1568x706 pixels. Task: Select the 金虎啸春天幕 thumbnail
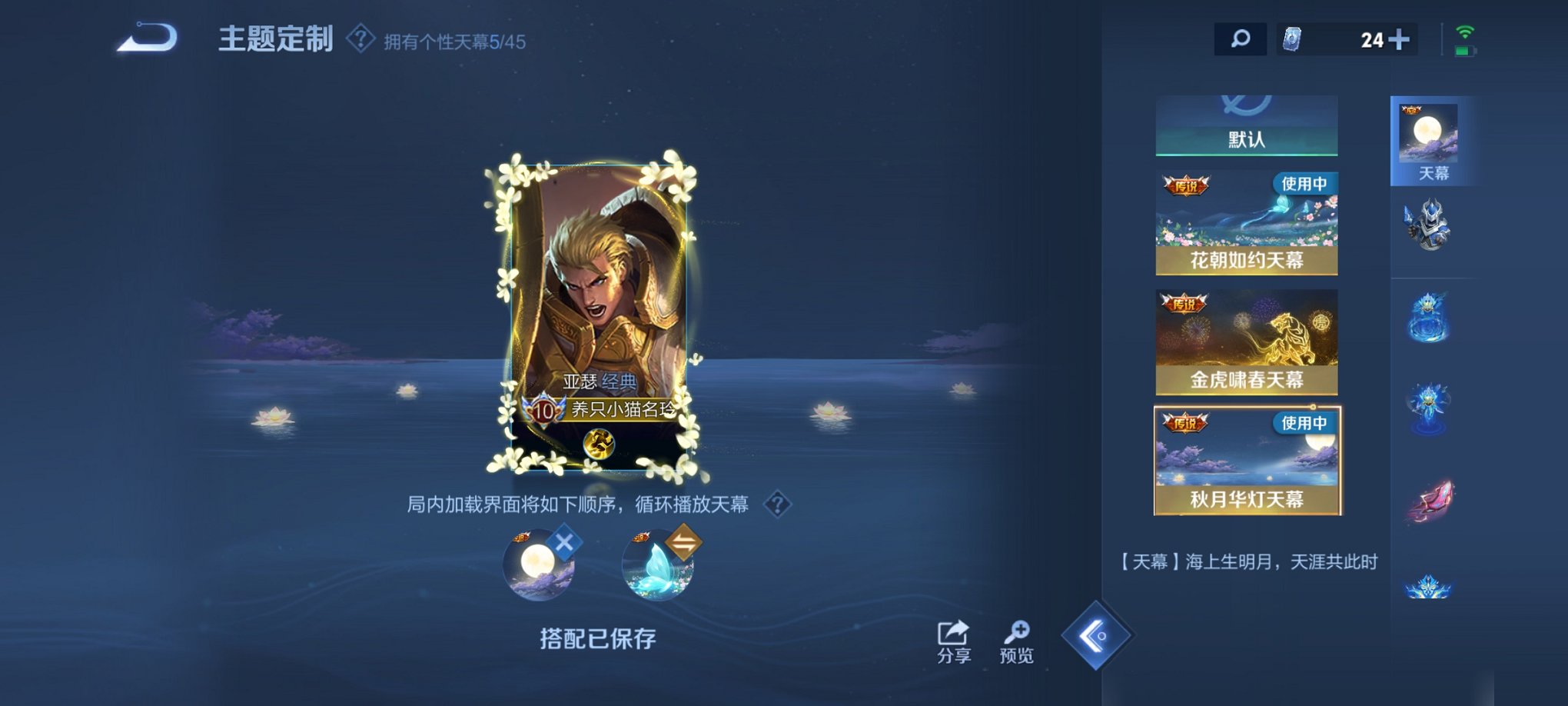pyautogui.click(x=1245, y=341)
